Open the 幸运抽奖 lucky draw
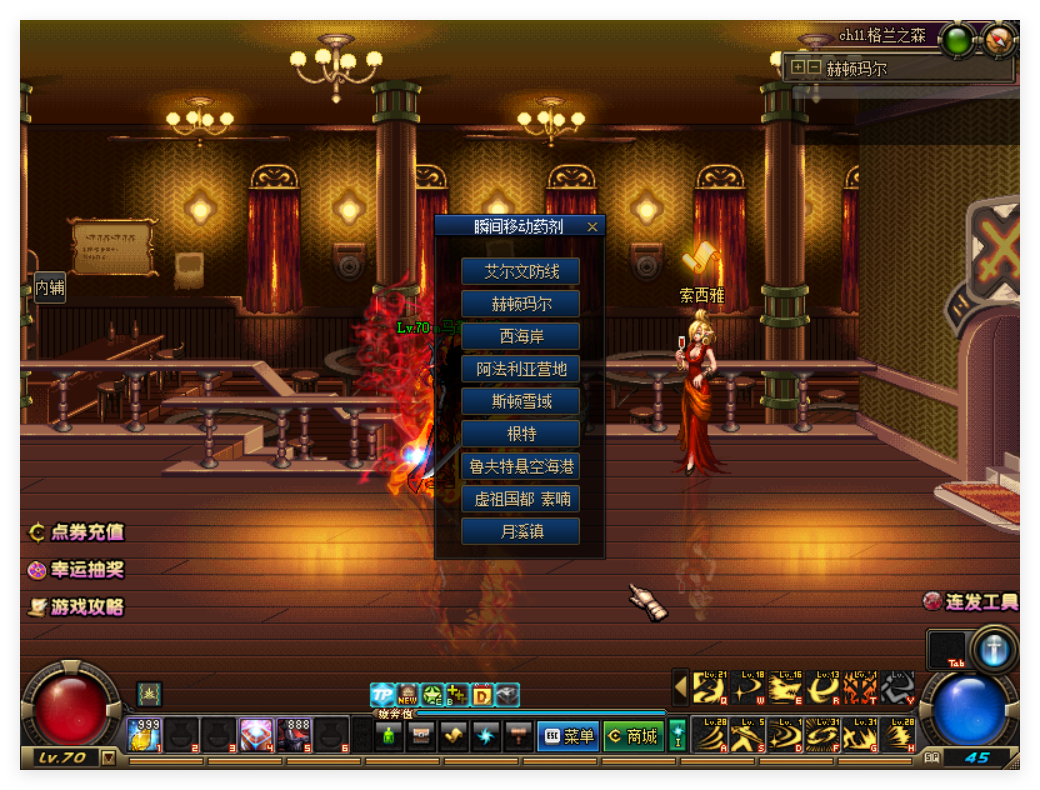 pos(77,569)
